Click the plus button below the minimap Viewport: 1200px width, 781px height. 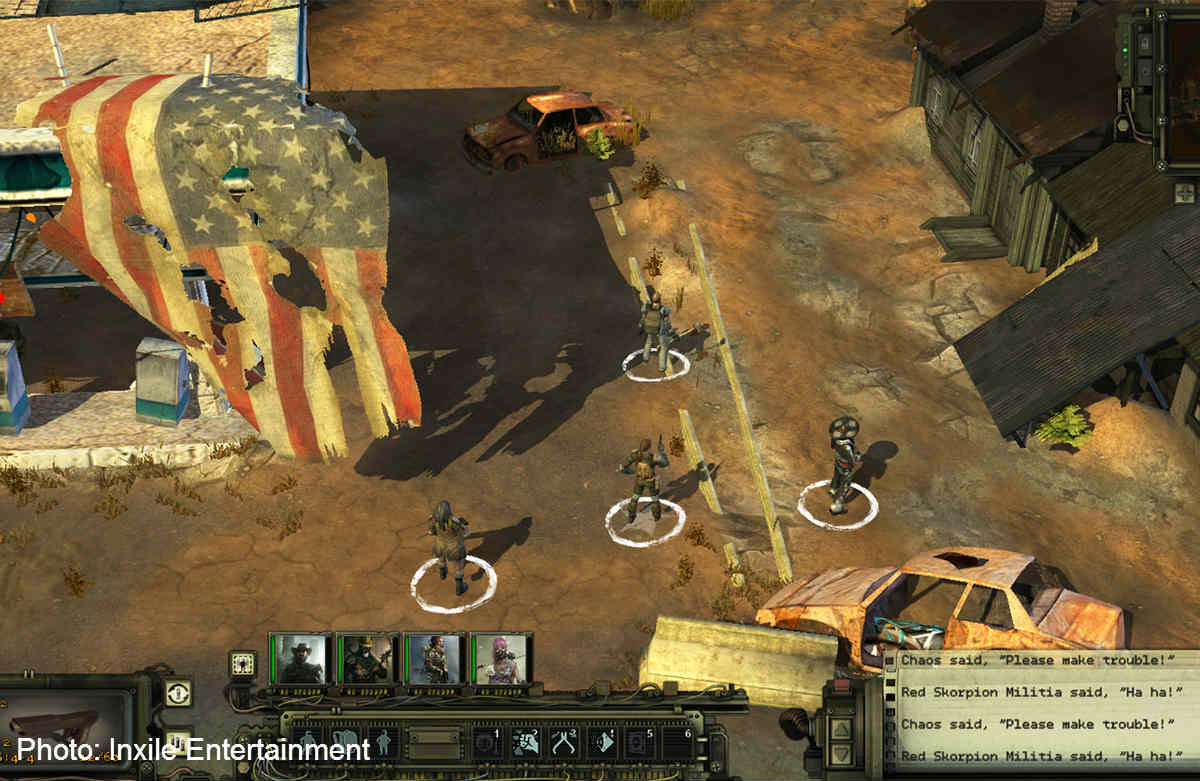(x=1184, y=192)
